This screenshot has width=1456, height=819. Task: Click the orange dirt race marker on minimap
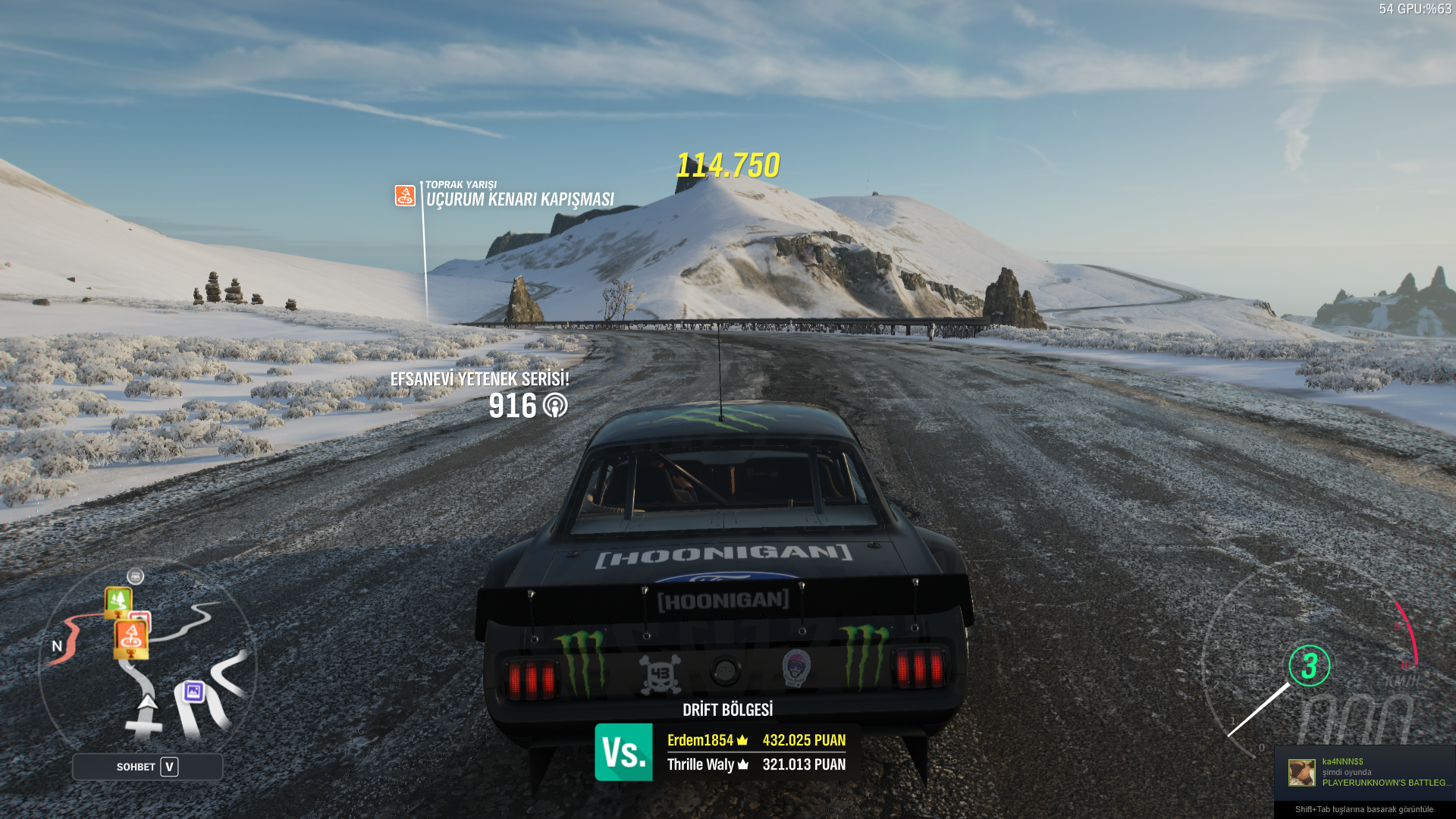tap(131, 638)
